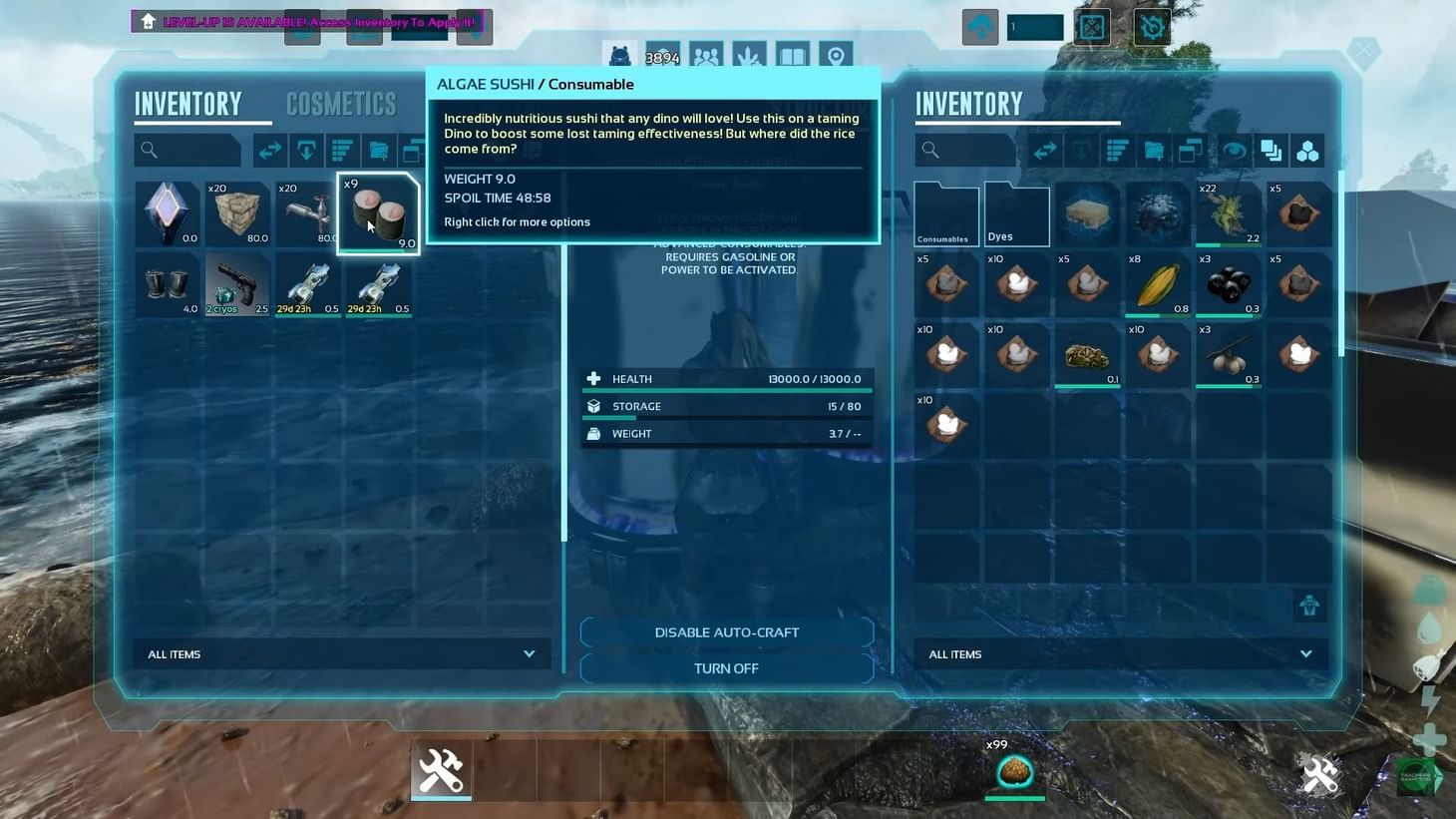Click the drop item icon in player inventory toolbar
The image size is (1456, 819).
pos(306,150)
